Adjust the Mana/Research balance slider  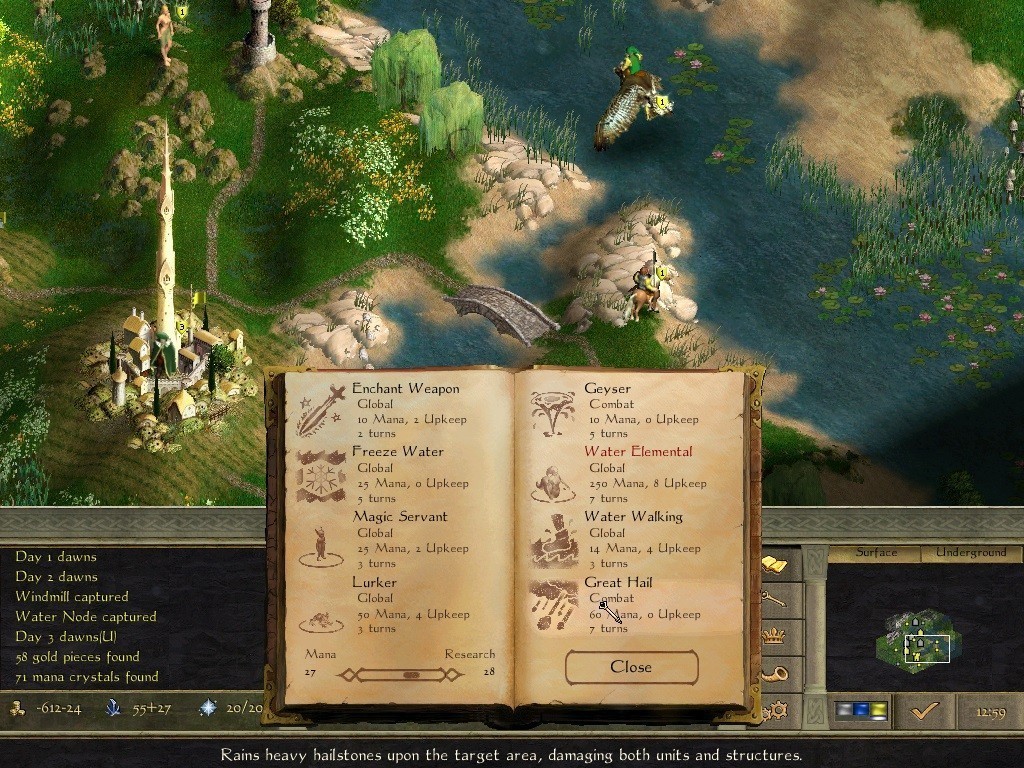point(410,675)
